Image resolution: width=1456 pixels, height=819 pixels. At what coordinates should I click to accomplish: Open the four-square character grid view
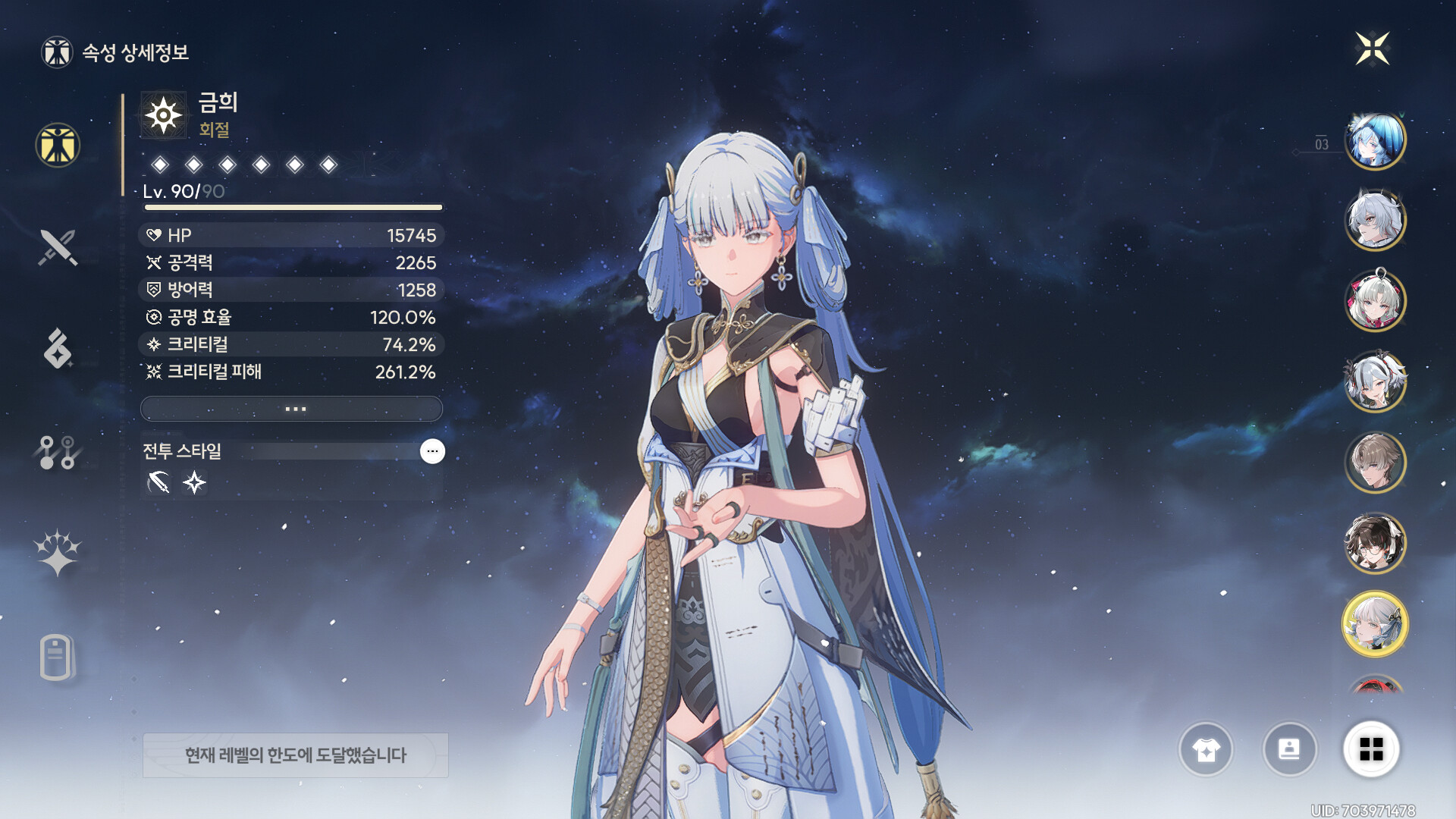pyautogui.click(x=1371, y=749)
